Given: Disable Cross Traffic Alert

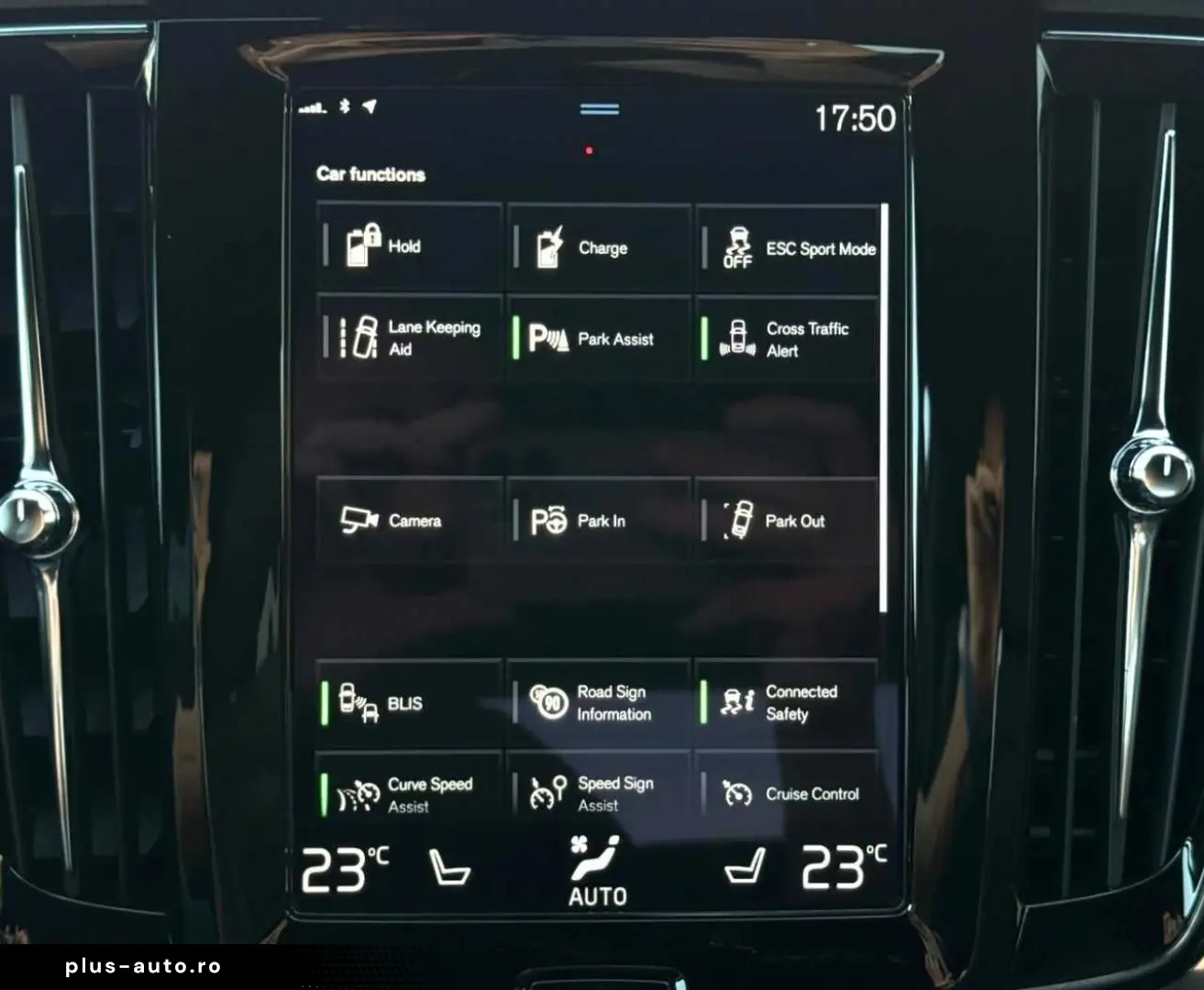Looking at the screenshot, I should coord(787,338).
